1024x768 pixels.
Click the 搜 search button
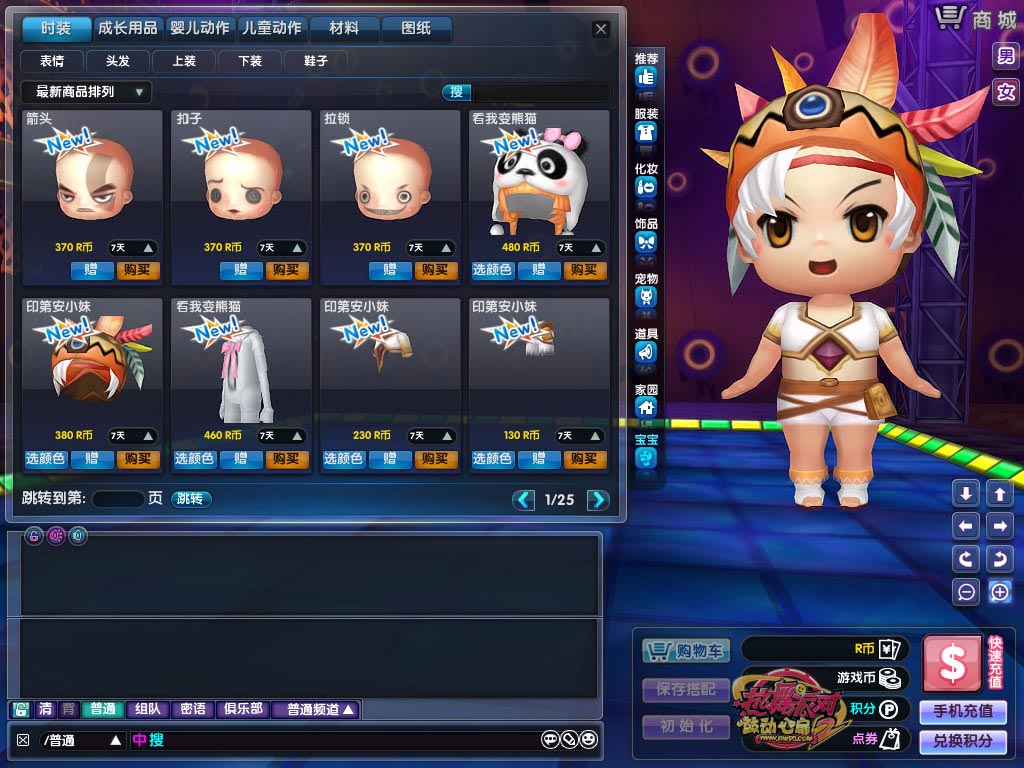(457, 92)
